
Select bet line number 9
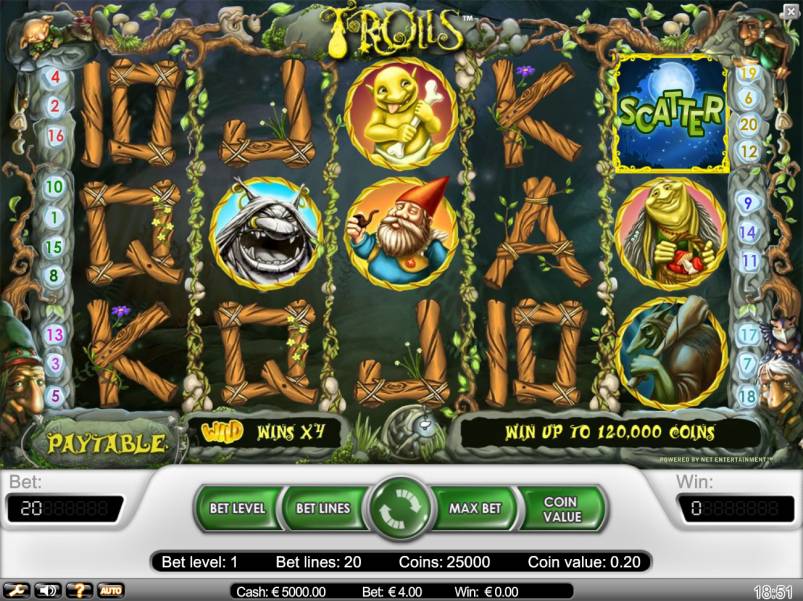click(747, 203)
